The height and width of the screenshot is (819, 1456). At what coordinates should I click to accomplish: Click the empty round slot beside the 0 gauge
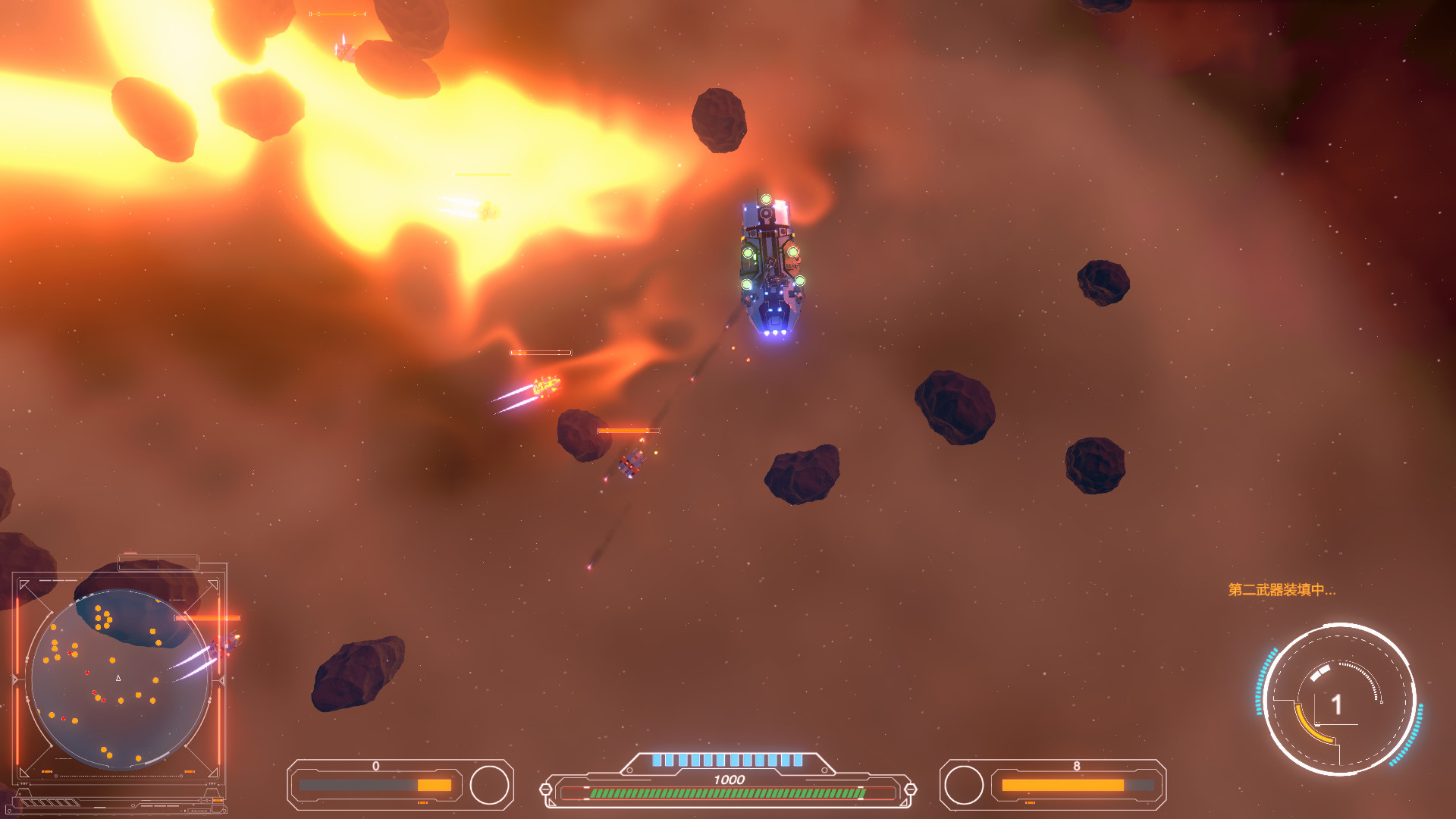[489, 785]
